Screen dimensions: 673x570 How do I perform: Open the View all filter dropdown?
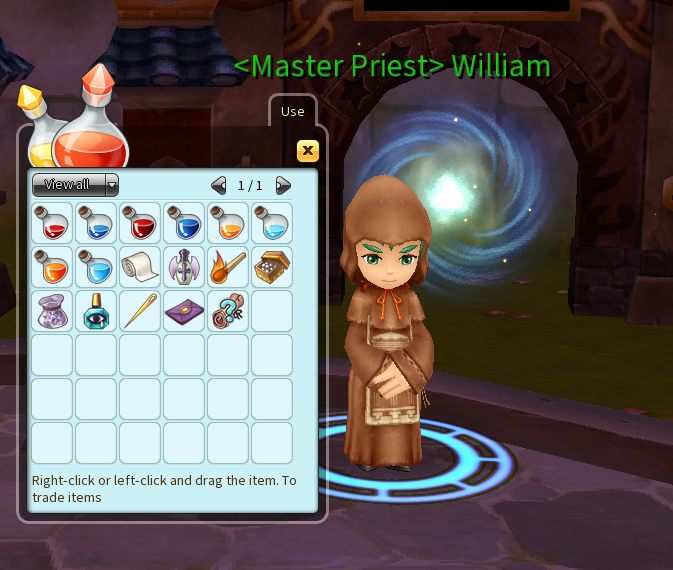coord(76,185)
